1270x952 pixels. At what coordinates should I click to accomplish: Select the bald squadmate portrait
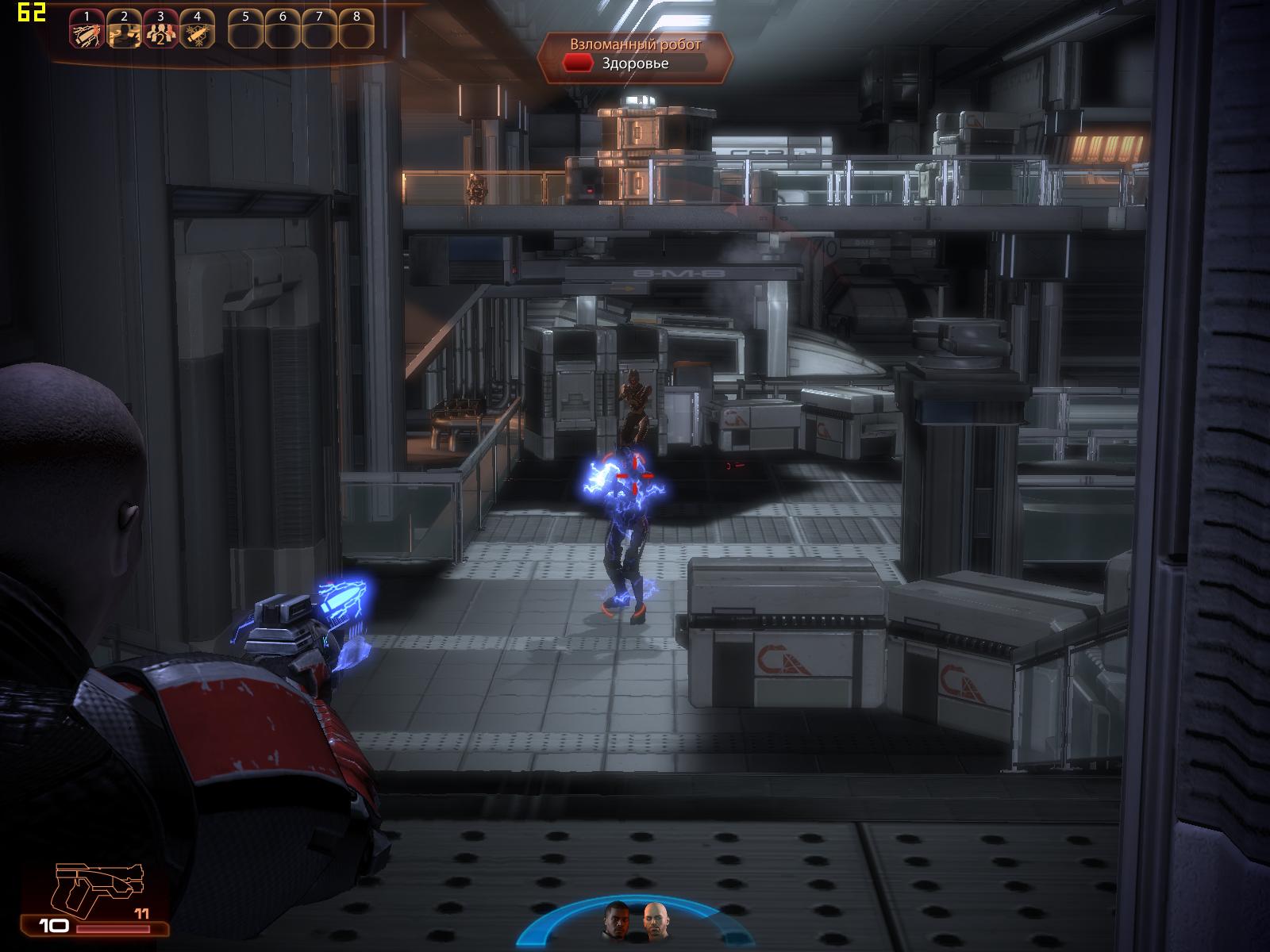coord(653,920)
